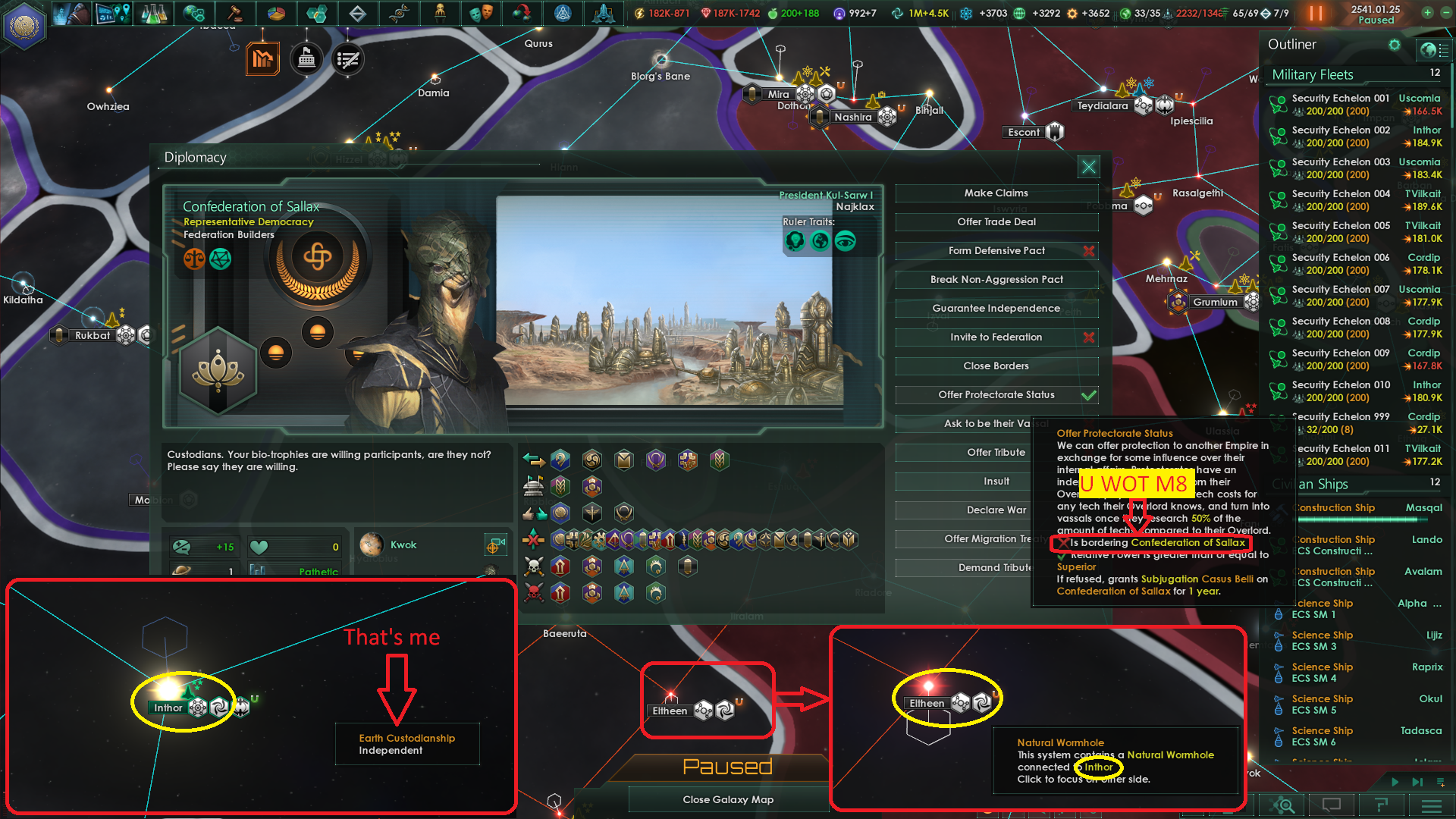This screenshot has height=819, width=1456.
Task: Open the empire budget pie chart
Action: 277,13
